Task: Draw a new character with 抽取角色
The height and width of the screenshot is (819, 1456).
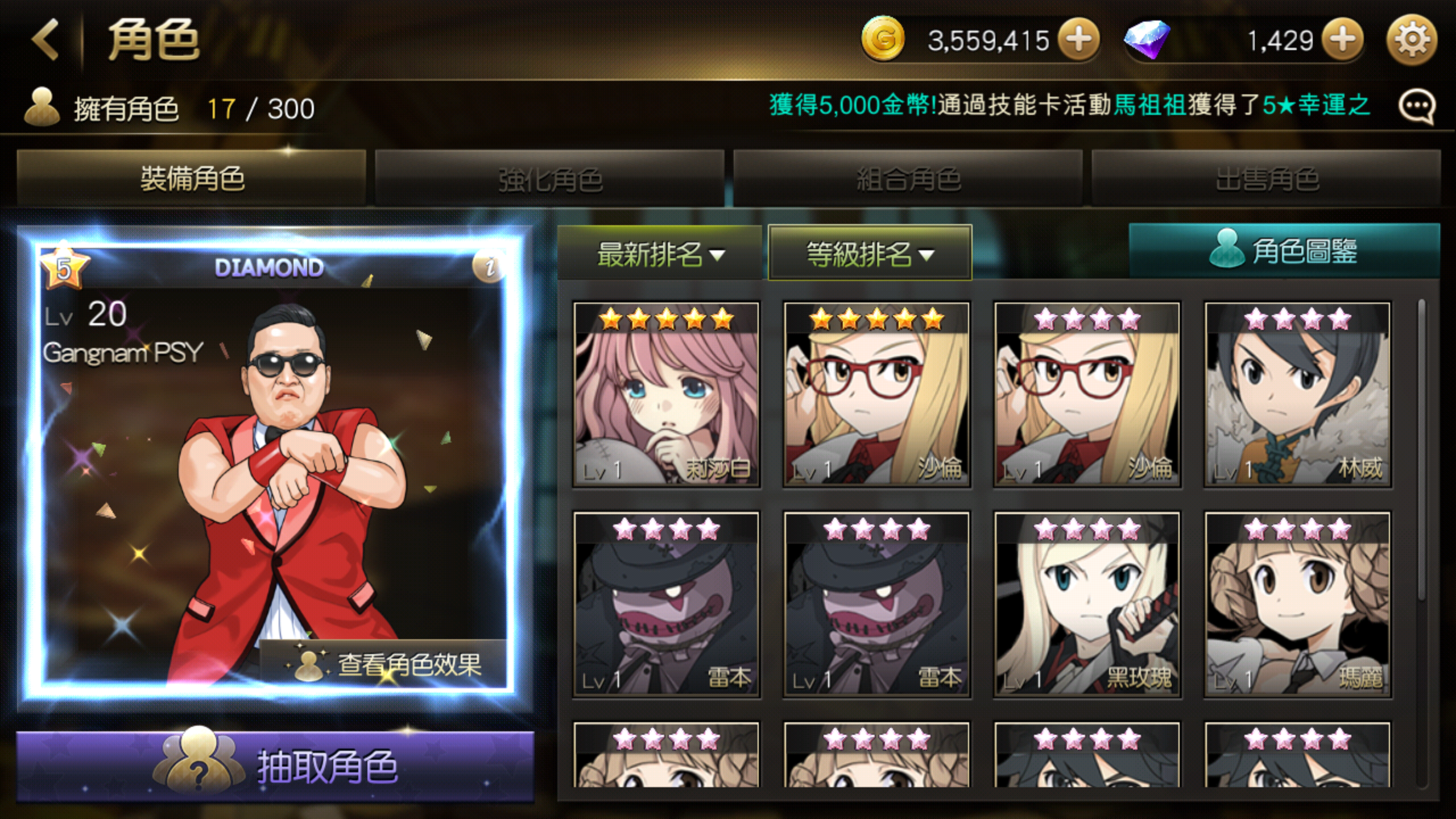Action: (x=275, y=766)
